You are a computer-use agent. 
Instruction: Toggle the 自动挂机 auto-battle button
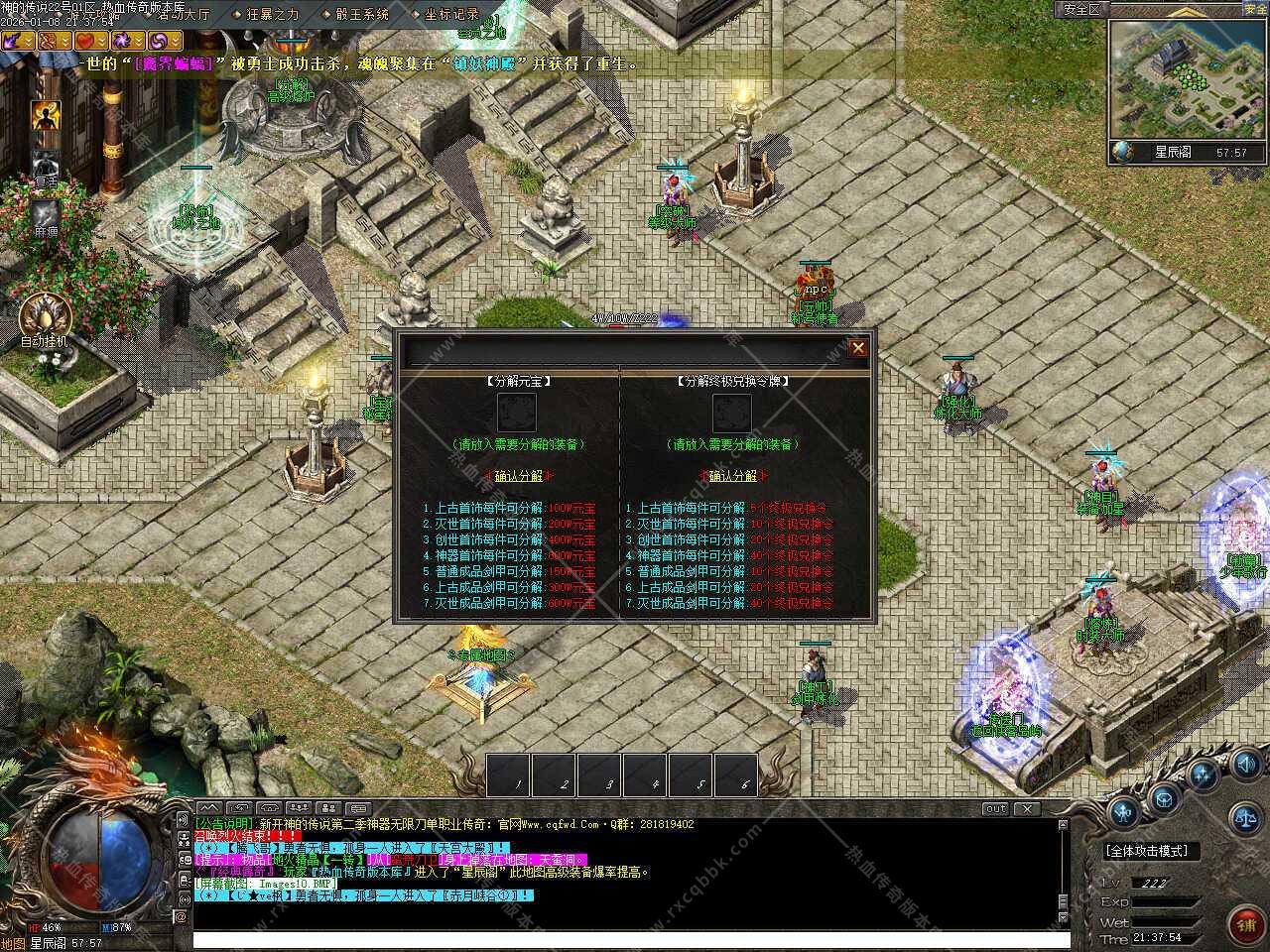(45, 317)
